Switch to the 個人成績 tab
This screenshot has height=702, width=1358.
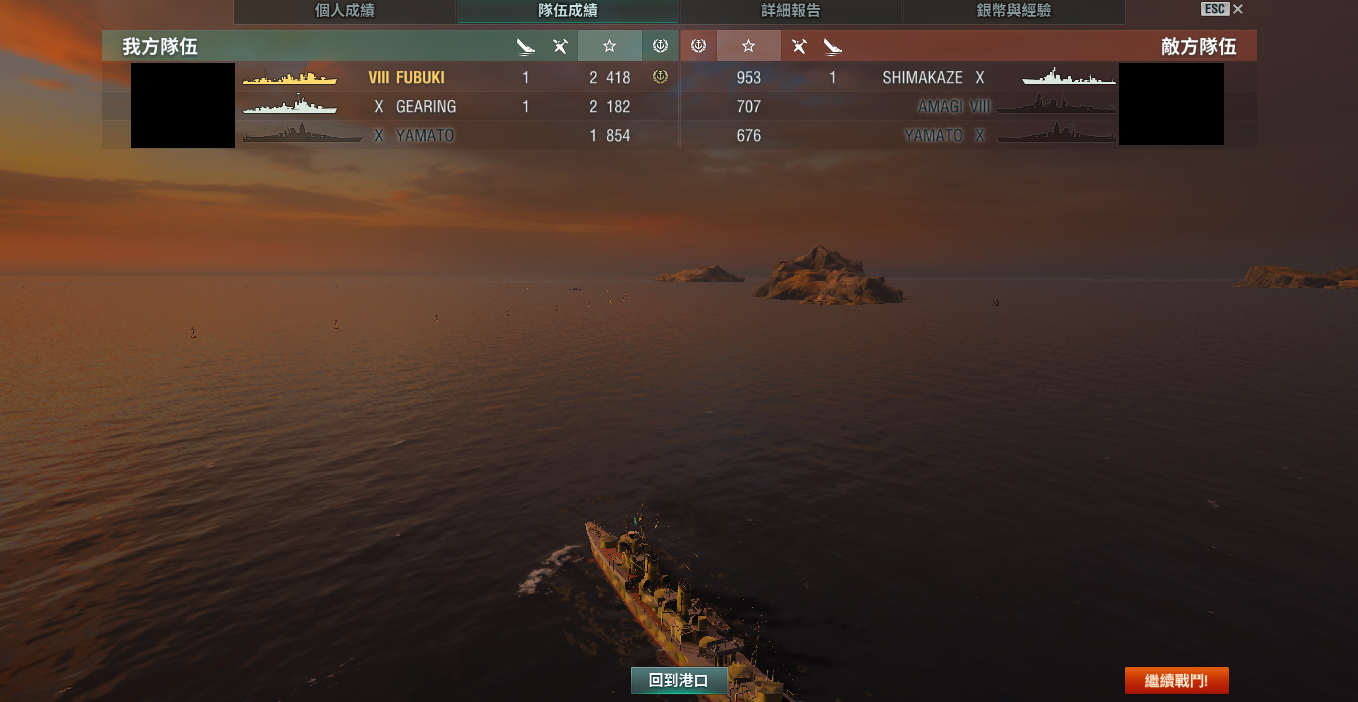345,11
